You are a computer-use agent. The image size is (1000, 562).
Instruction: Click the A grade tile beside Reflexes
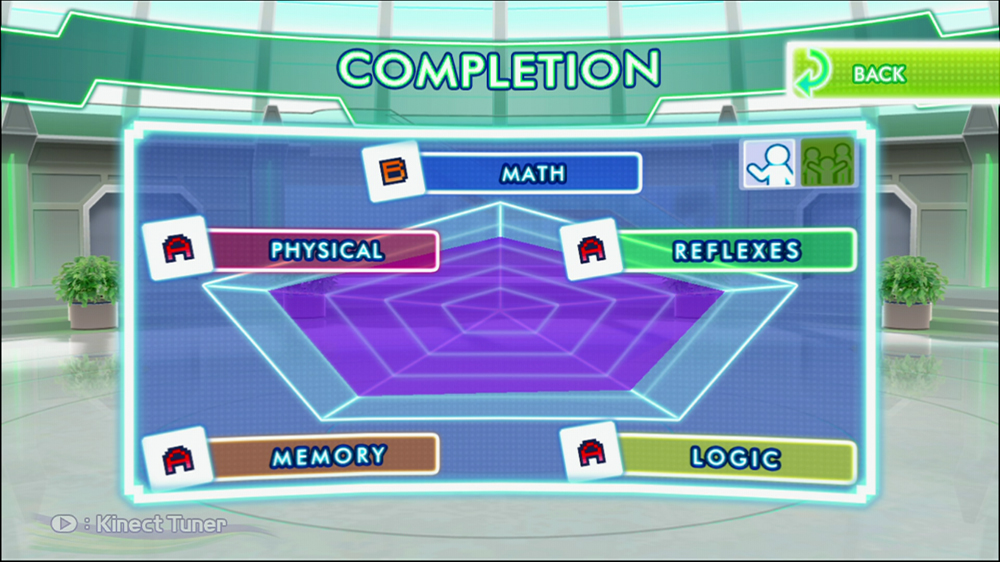591,249
